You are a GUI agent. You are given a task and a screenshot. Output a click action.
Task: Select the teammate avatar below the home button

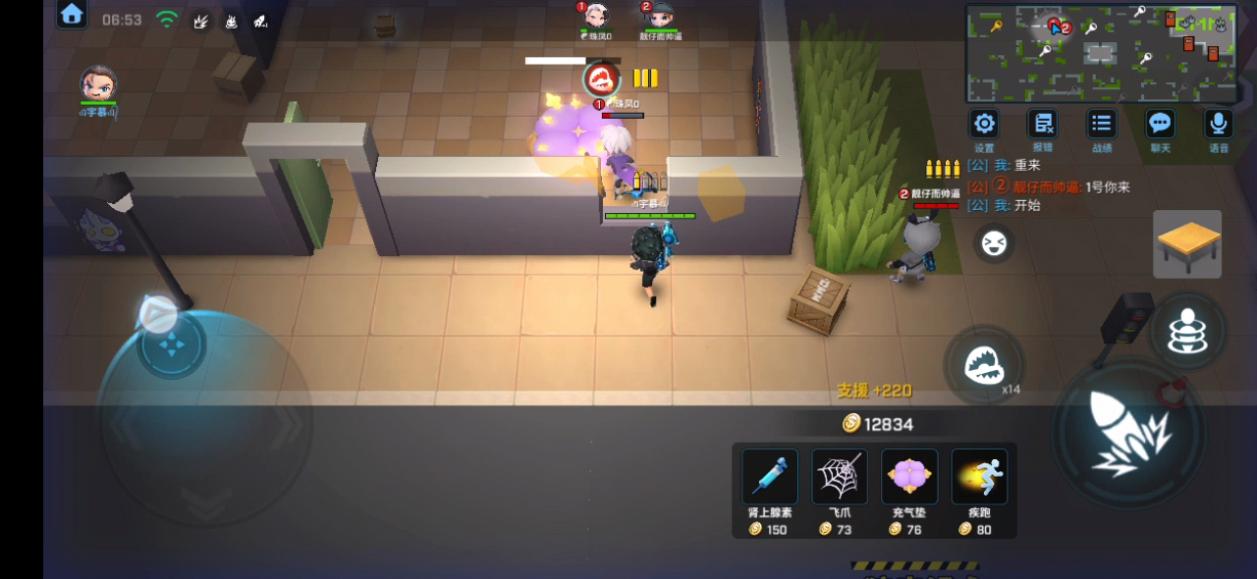pyautogui.click(x=98, y=83)
